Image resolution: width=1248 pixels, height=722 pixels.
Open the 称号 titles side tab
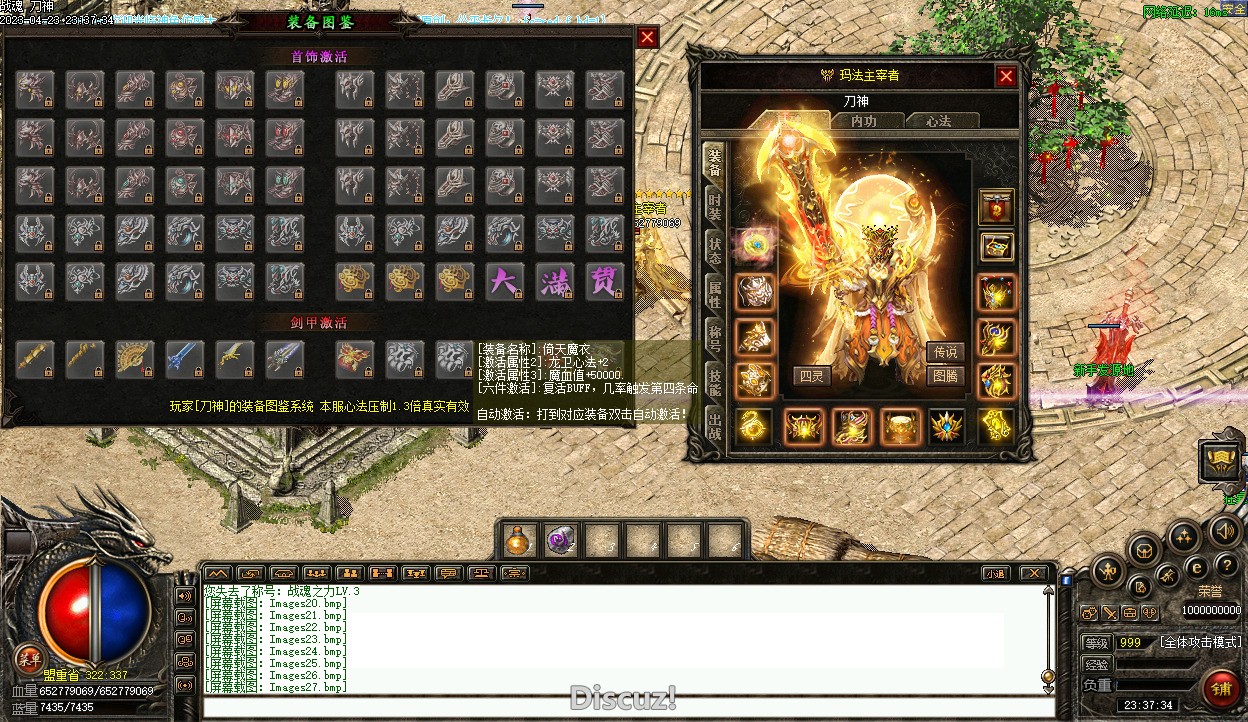point(714,337)
